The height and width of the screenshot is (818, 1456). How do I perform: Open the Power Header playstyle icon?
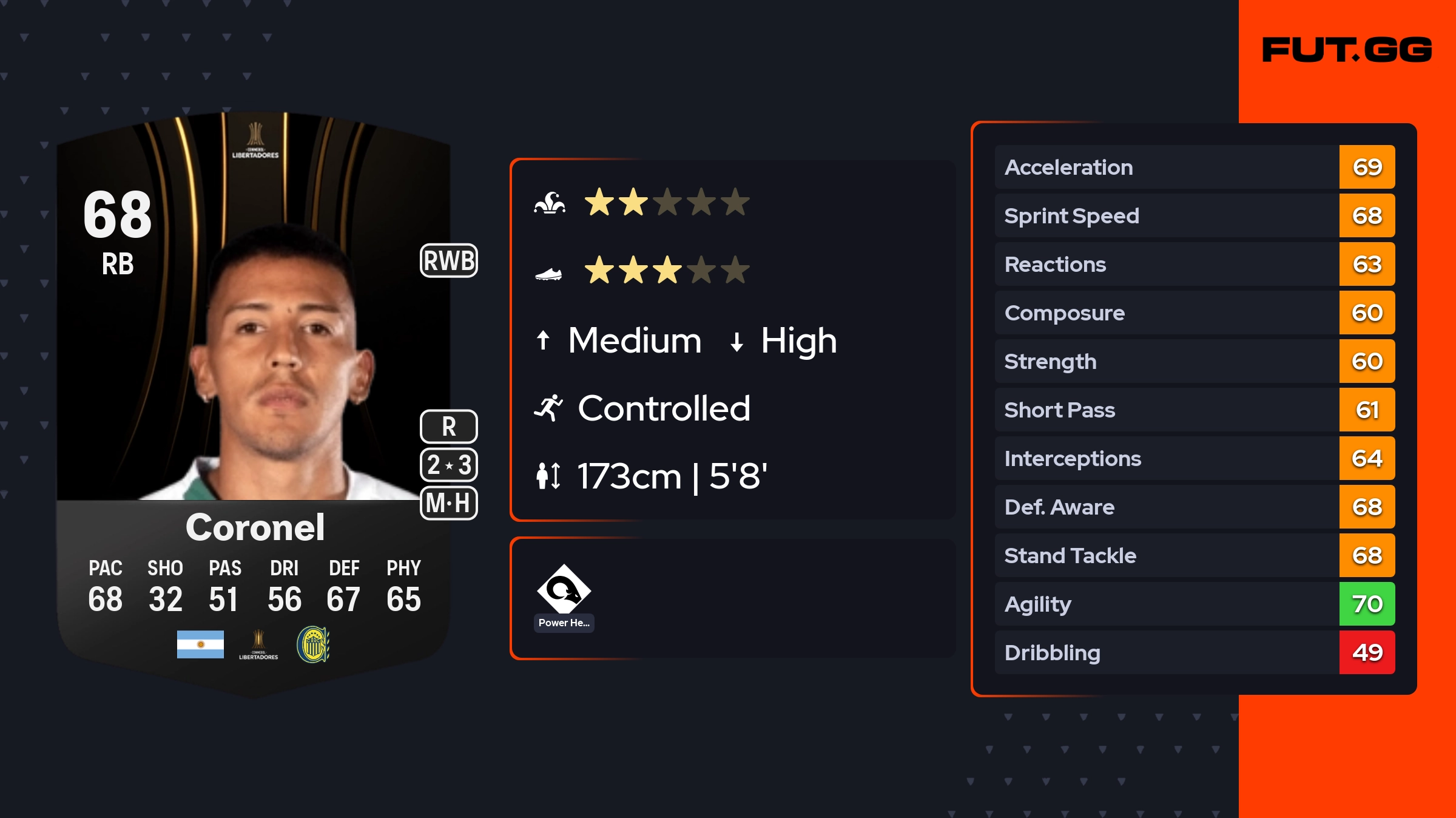(564, 589)
